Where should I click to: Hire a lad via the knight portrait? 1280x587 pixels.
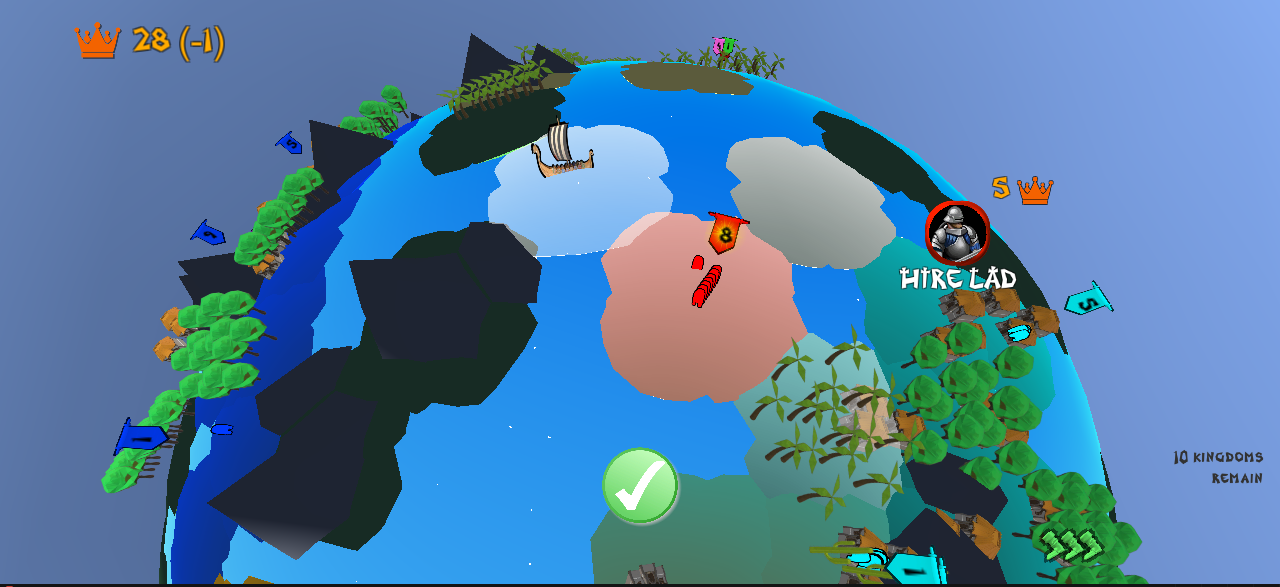click(957, 233)
